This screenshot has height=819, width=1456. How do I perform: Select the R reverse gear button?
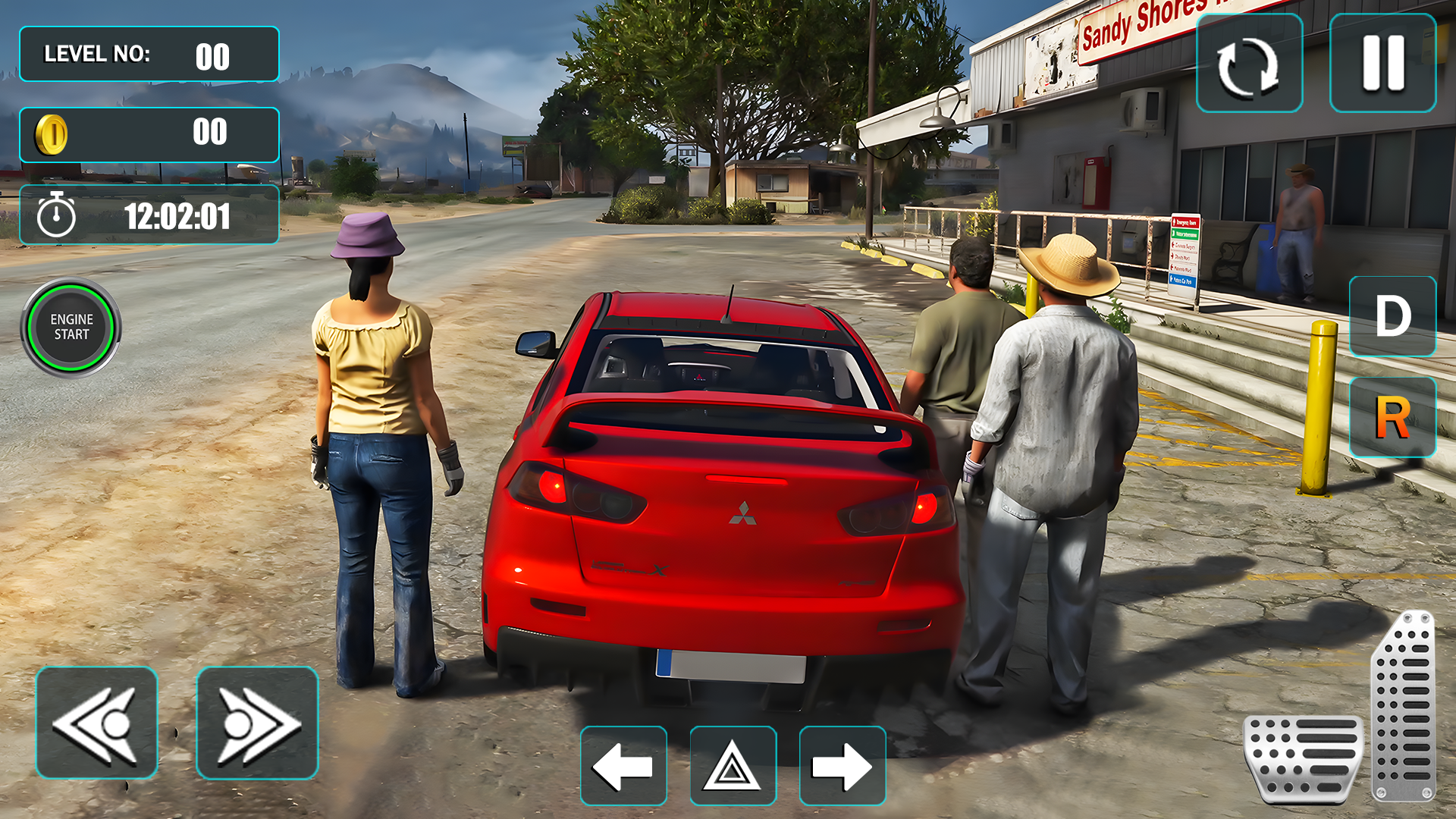coord(1392,417)
